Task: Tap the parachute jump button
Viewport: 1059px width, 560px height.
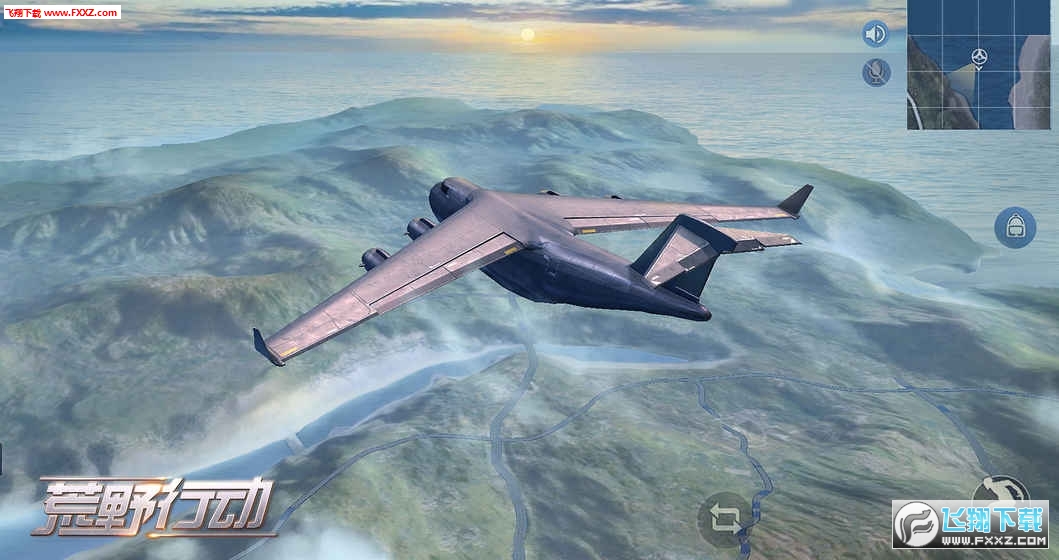Action: (x=1000, y=490)
